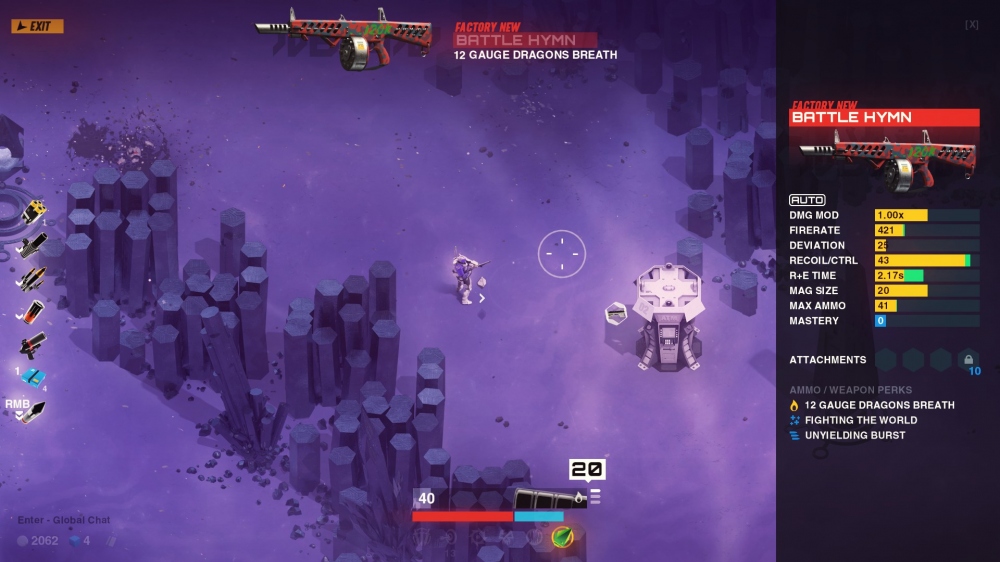Click the locked attachment slot

967,360
